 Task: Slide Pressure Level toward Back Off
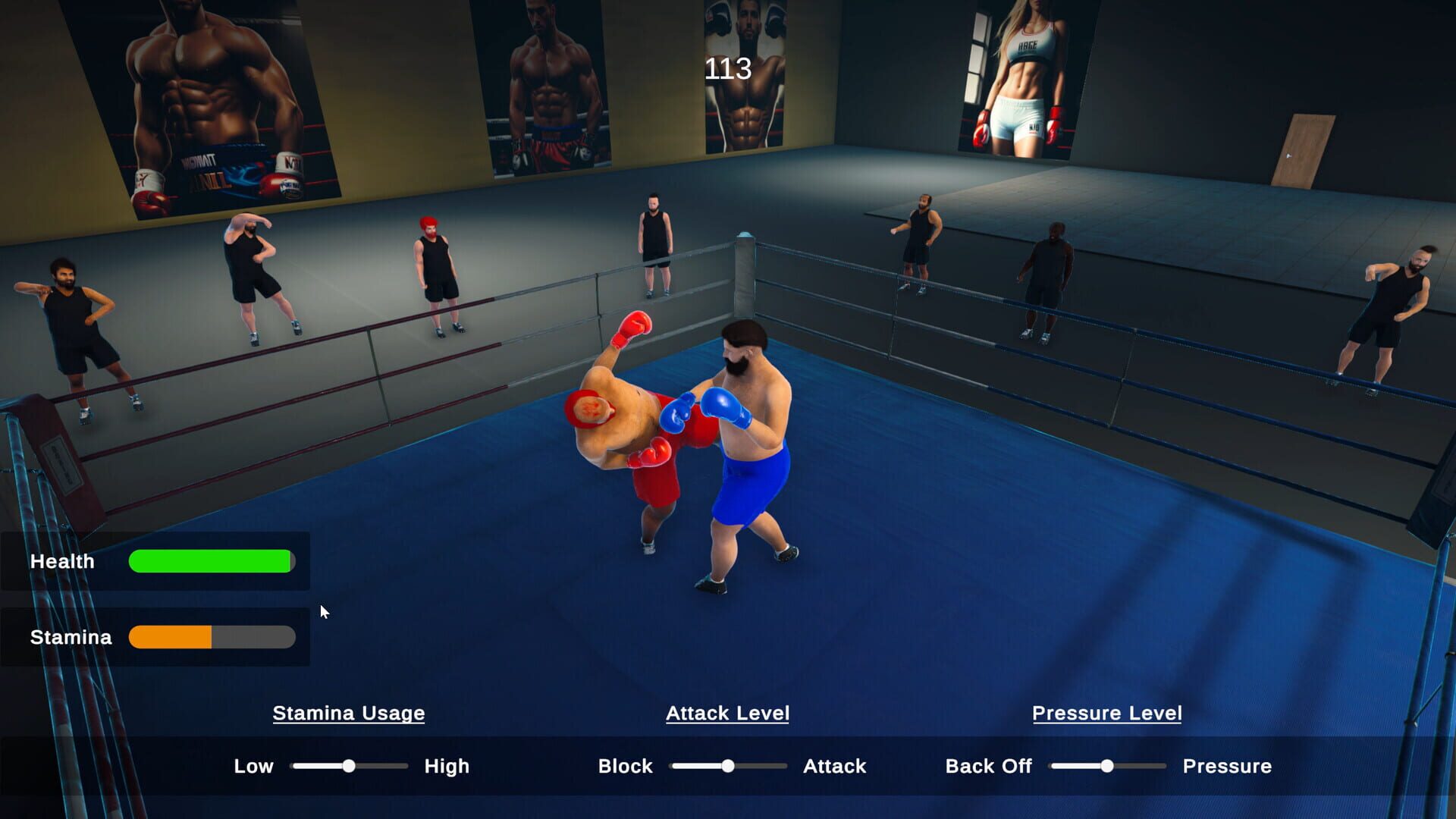tap(1062, 767)
